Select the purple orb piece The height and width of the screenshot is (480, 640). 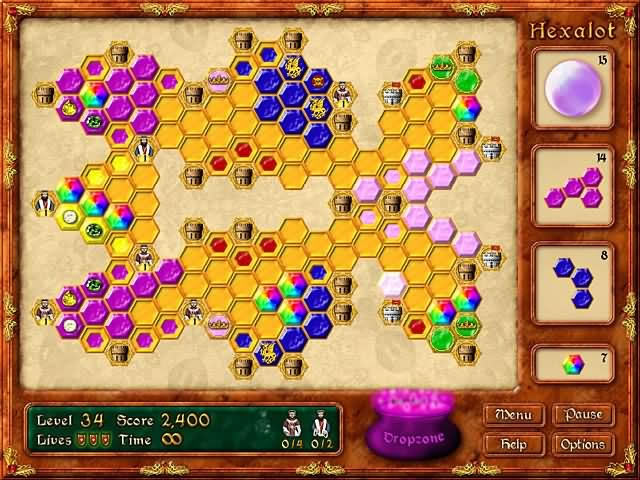pyautogui.click(x=571, y=88)
